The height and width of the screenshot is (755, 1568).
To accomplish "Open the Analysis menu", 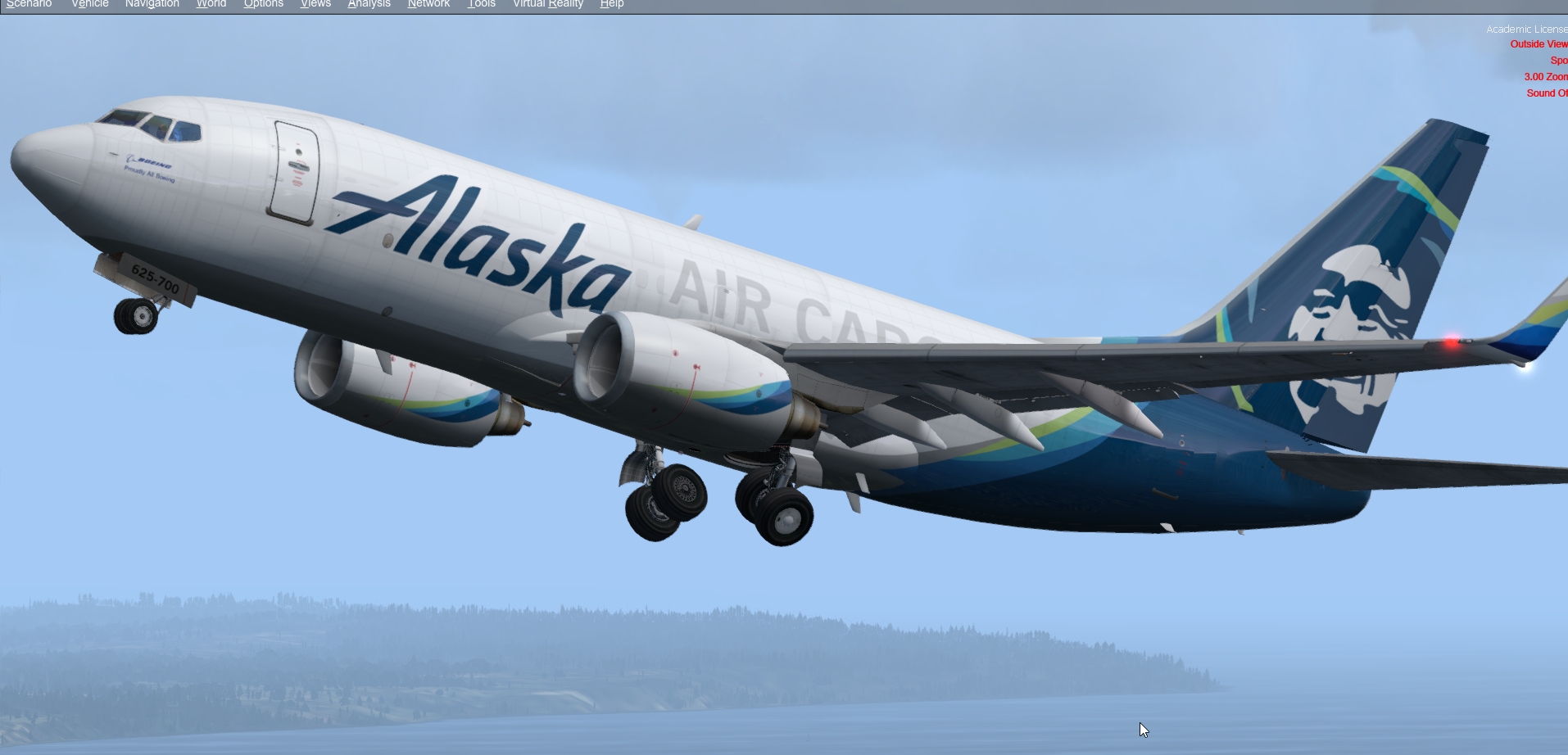I will click(x=368, y=4).
